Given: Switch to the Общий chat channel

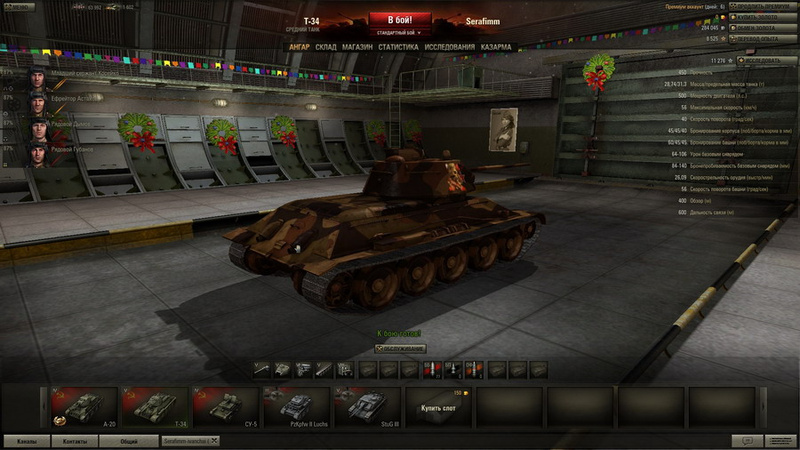Looking at the screenshot, I should (x=129, y=441).
